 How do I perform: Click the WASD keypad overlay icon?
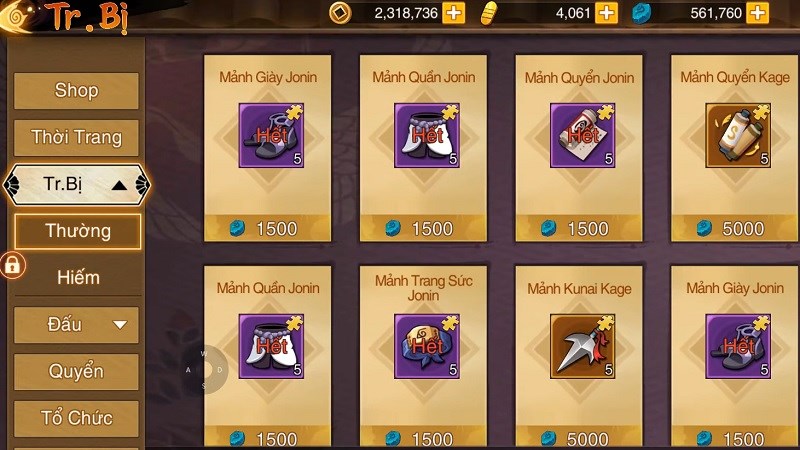pyautogui.click(x=204, y=369)
